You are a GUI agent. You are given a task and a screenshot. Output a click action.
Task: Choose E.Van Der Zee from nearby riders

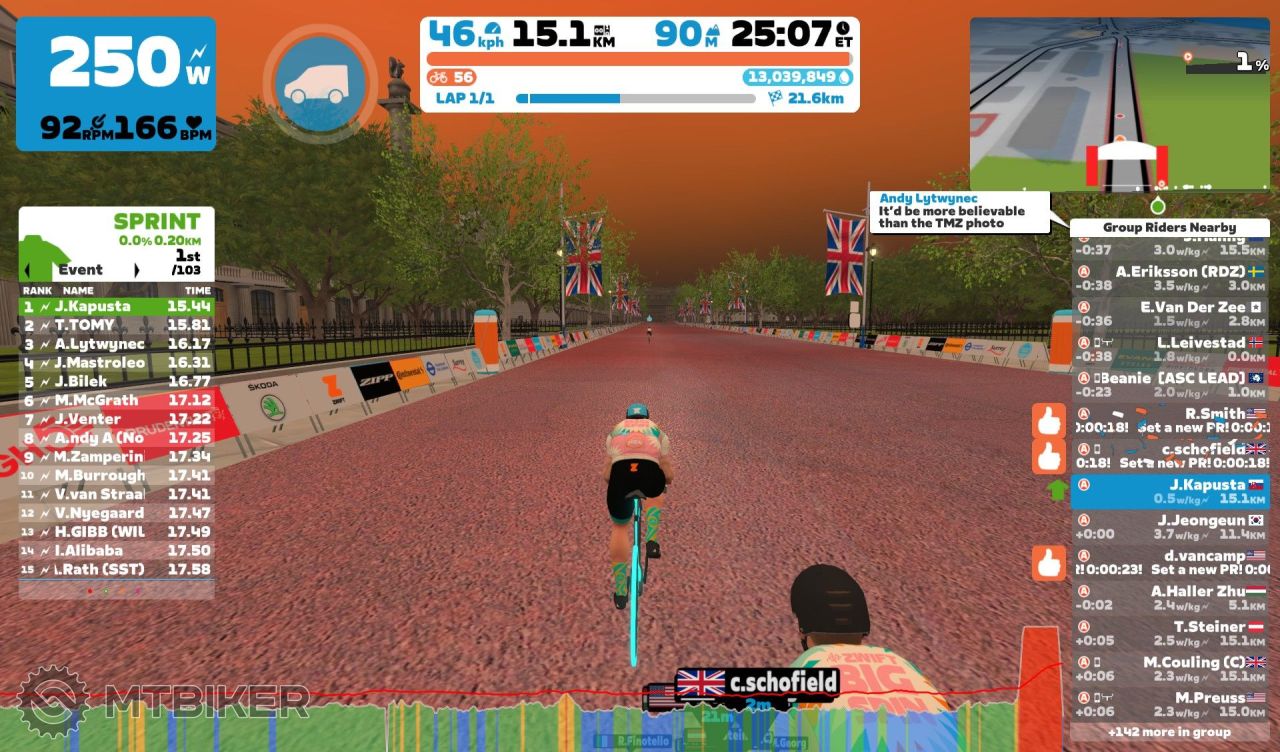click(1169, 314)
